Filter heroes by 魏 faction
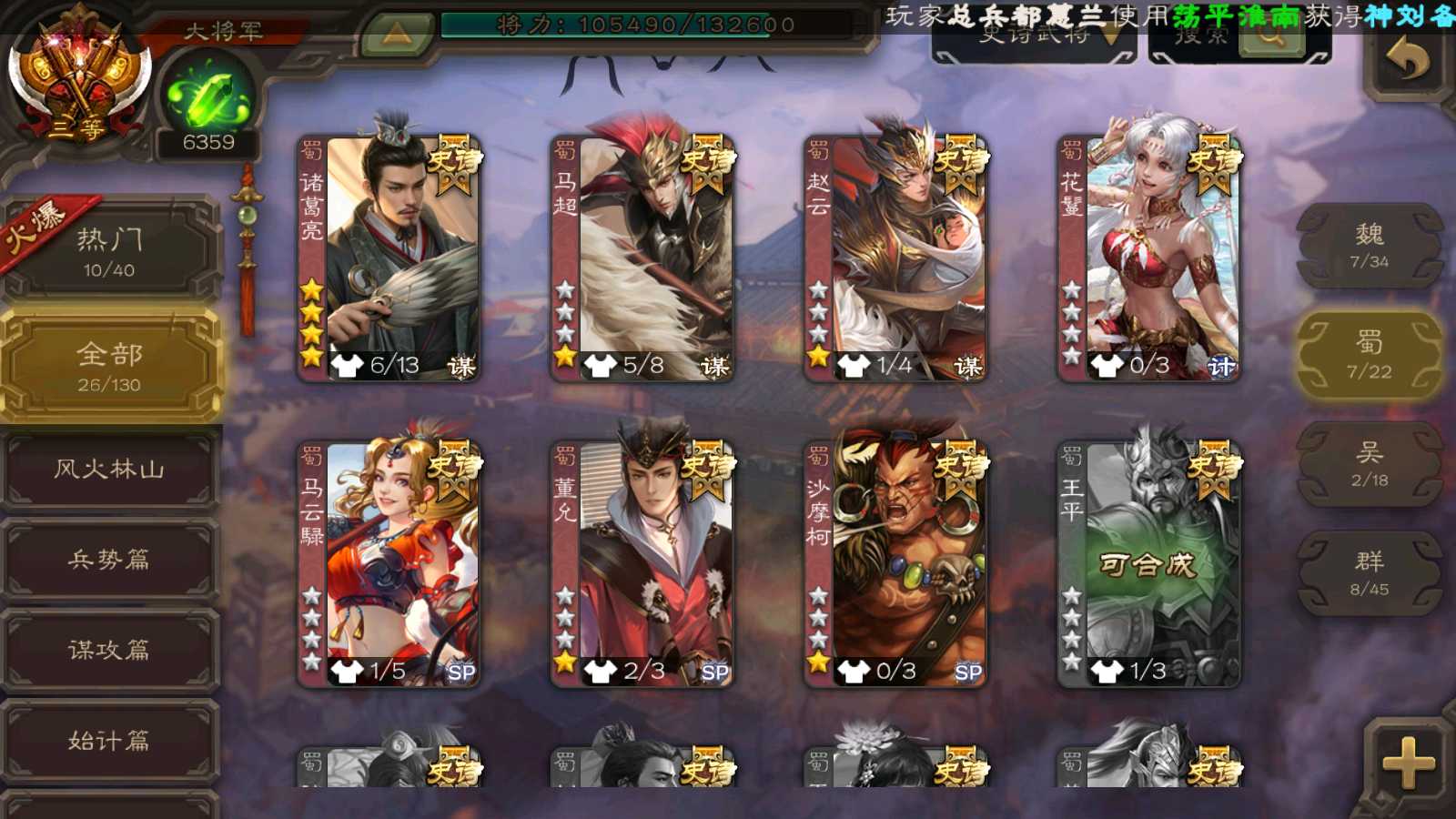This screenshot has width=1456, height=819. tap(1370, 246)
